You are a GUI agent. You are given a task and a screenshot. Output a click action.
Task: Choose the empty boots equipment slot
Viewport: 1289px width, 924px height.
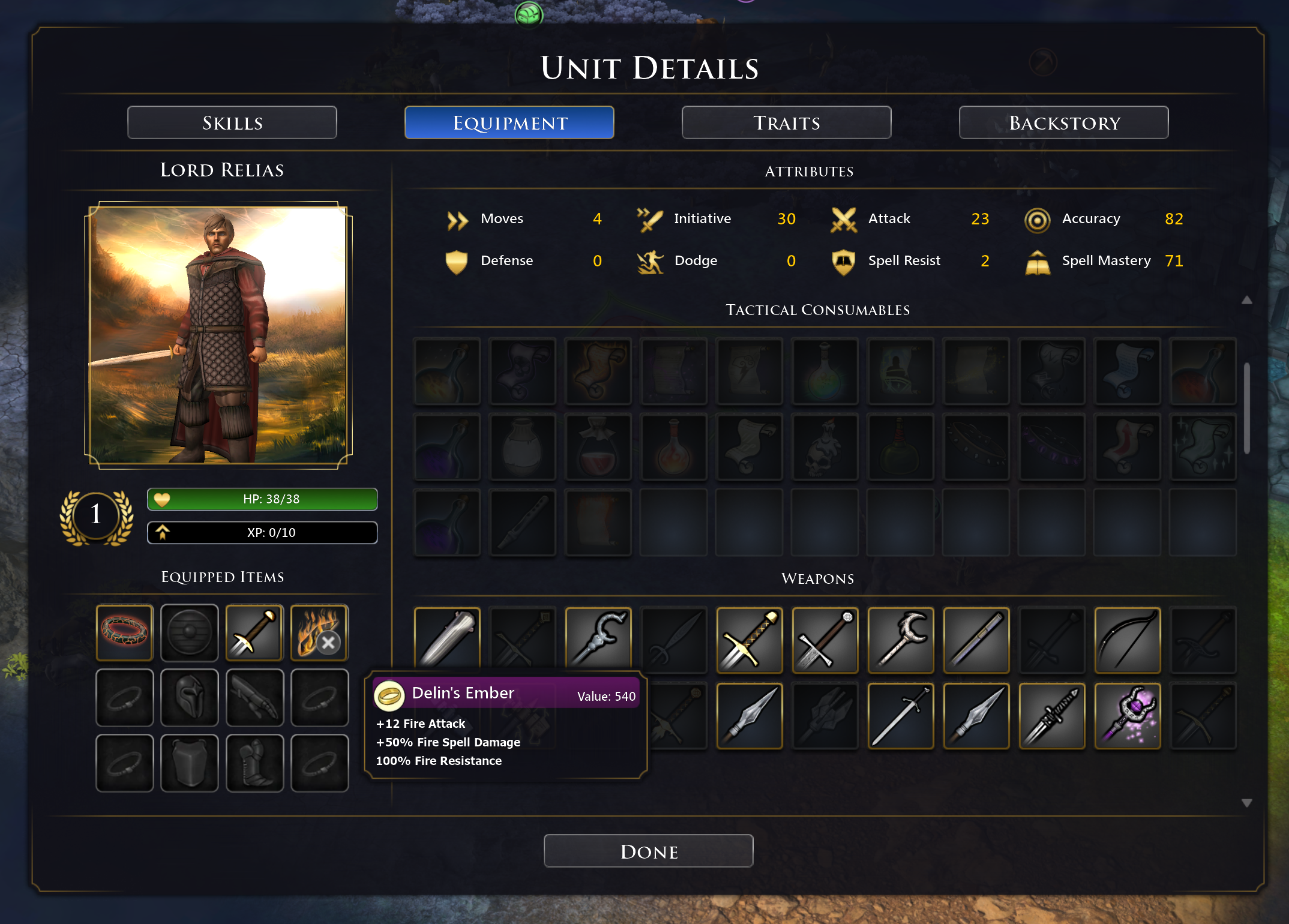click(x=254, y=763)
